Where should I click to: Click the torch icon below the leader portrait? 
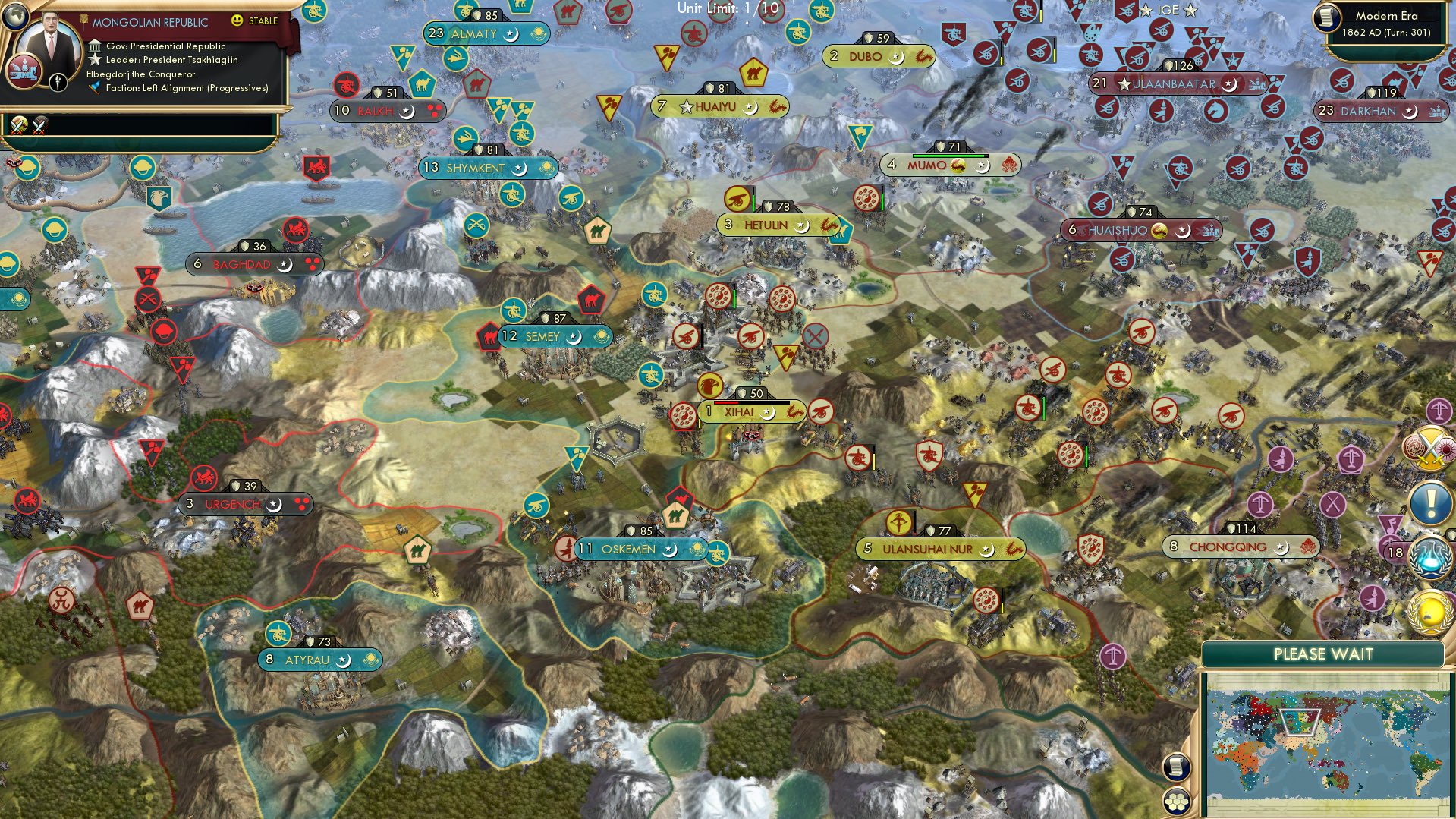pyautogui.click(x=58, y=83)
